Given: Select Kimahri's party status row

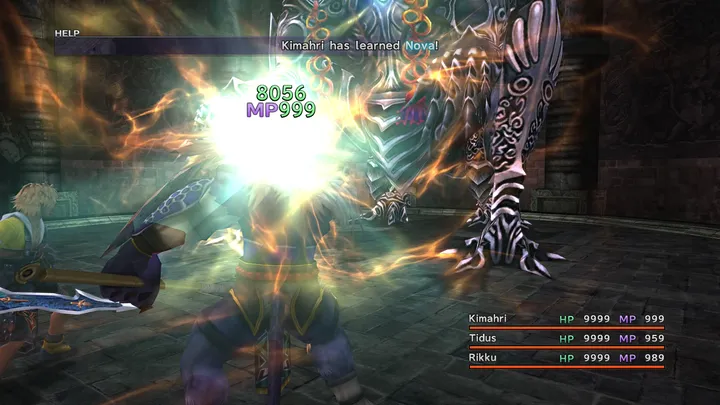Looking at the screenshot, I should point(565,318).
